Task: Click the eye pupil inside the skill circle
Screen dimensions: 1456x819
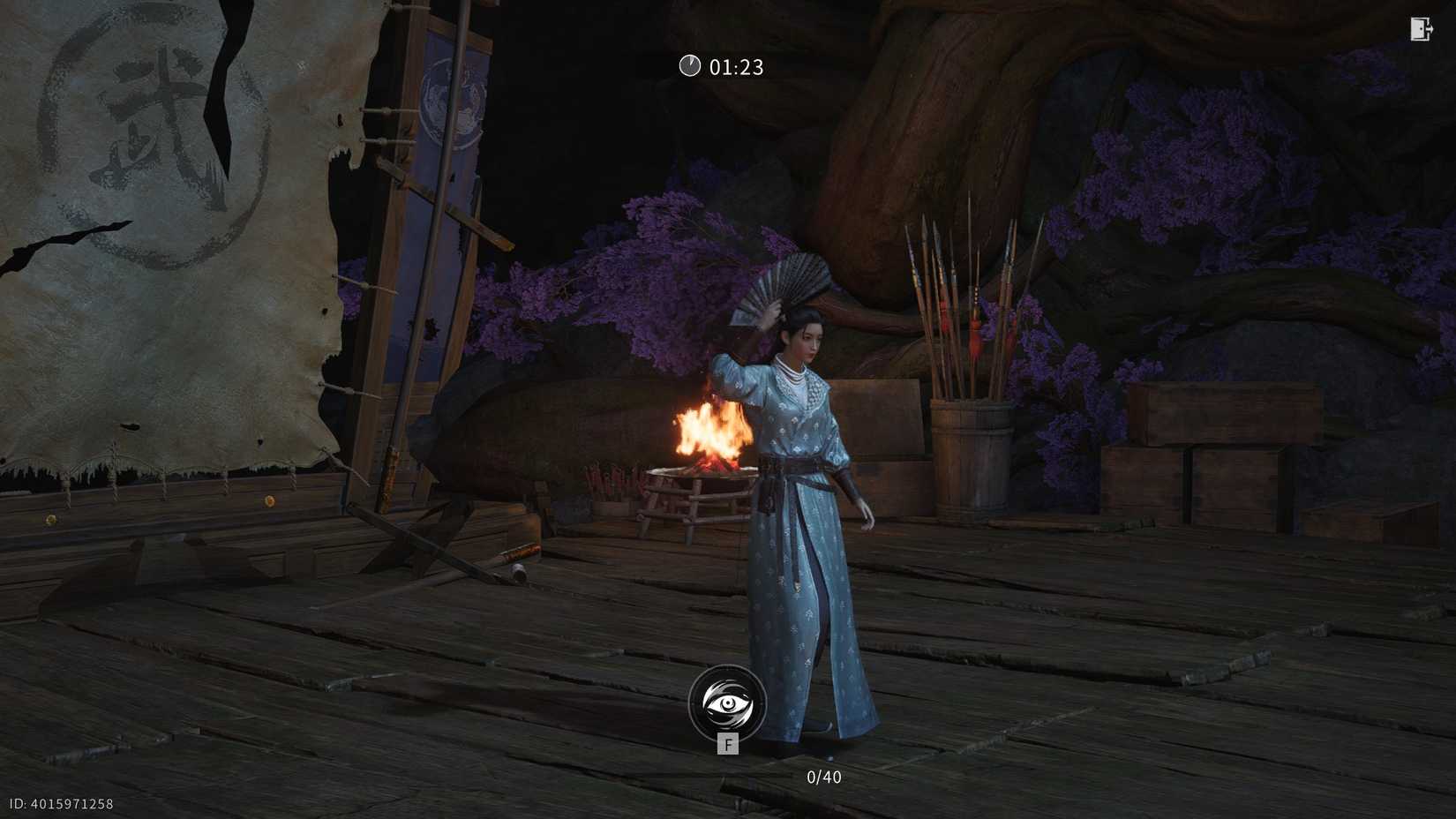Action: click(x=728, y=703)
